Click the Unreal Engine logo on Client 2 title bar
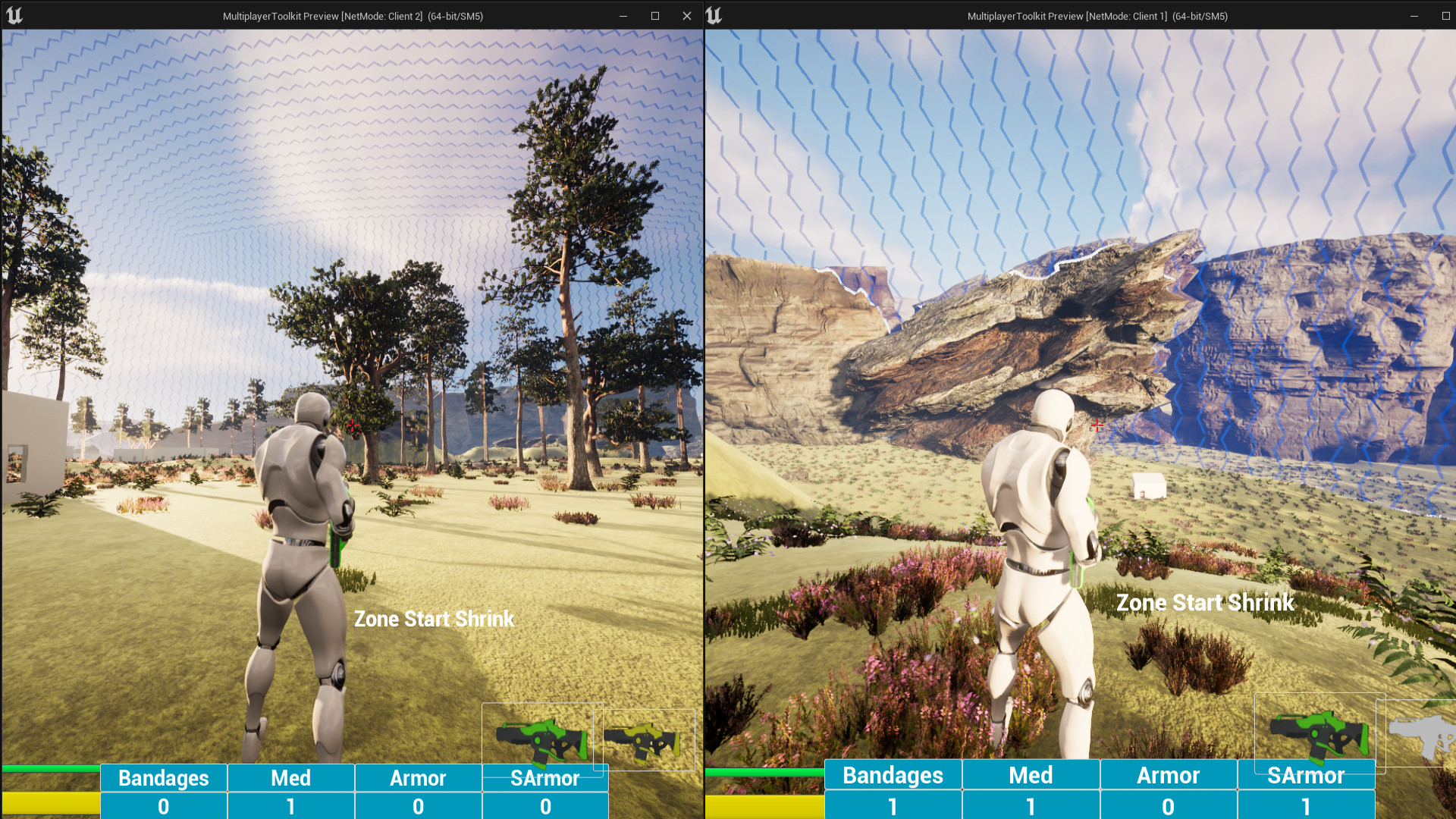This screenshot has height=819, width=1456. (17, 15)
